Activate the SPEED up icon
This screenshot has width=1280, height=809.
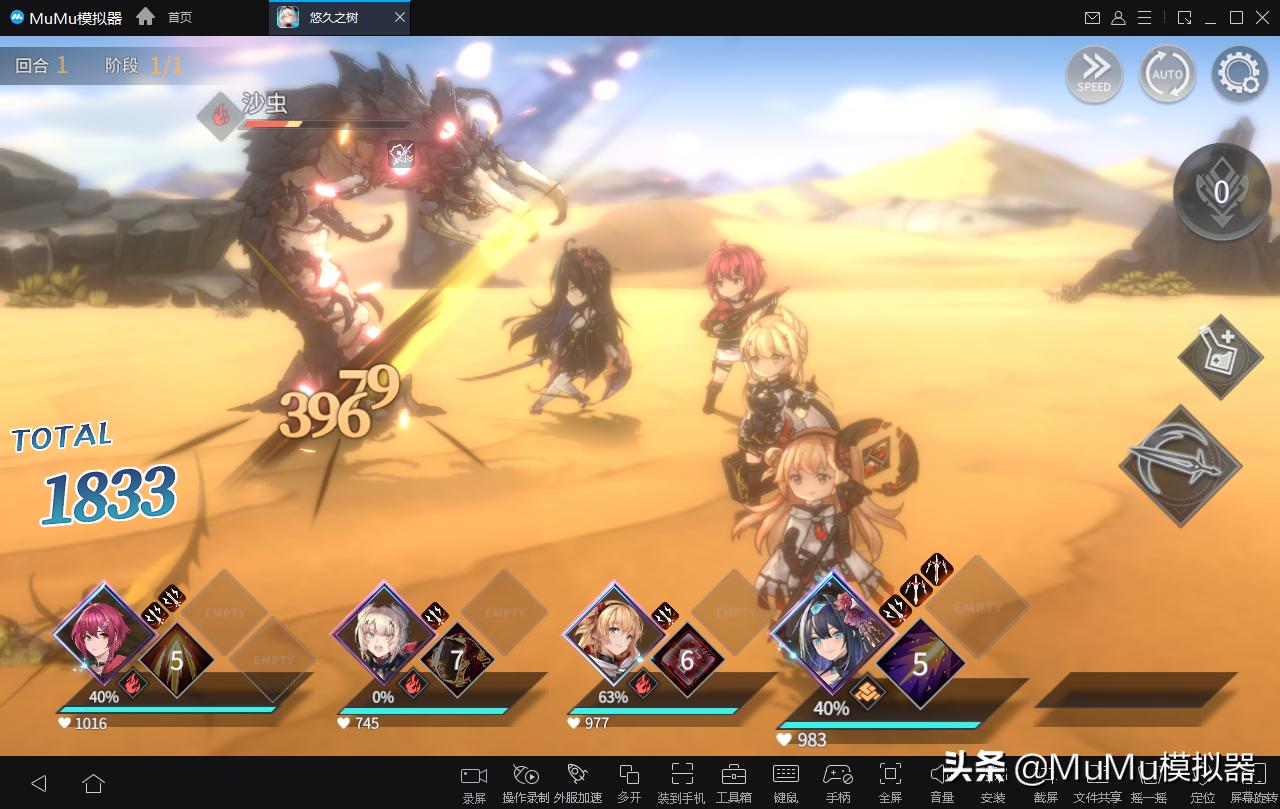(1094, 73)
